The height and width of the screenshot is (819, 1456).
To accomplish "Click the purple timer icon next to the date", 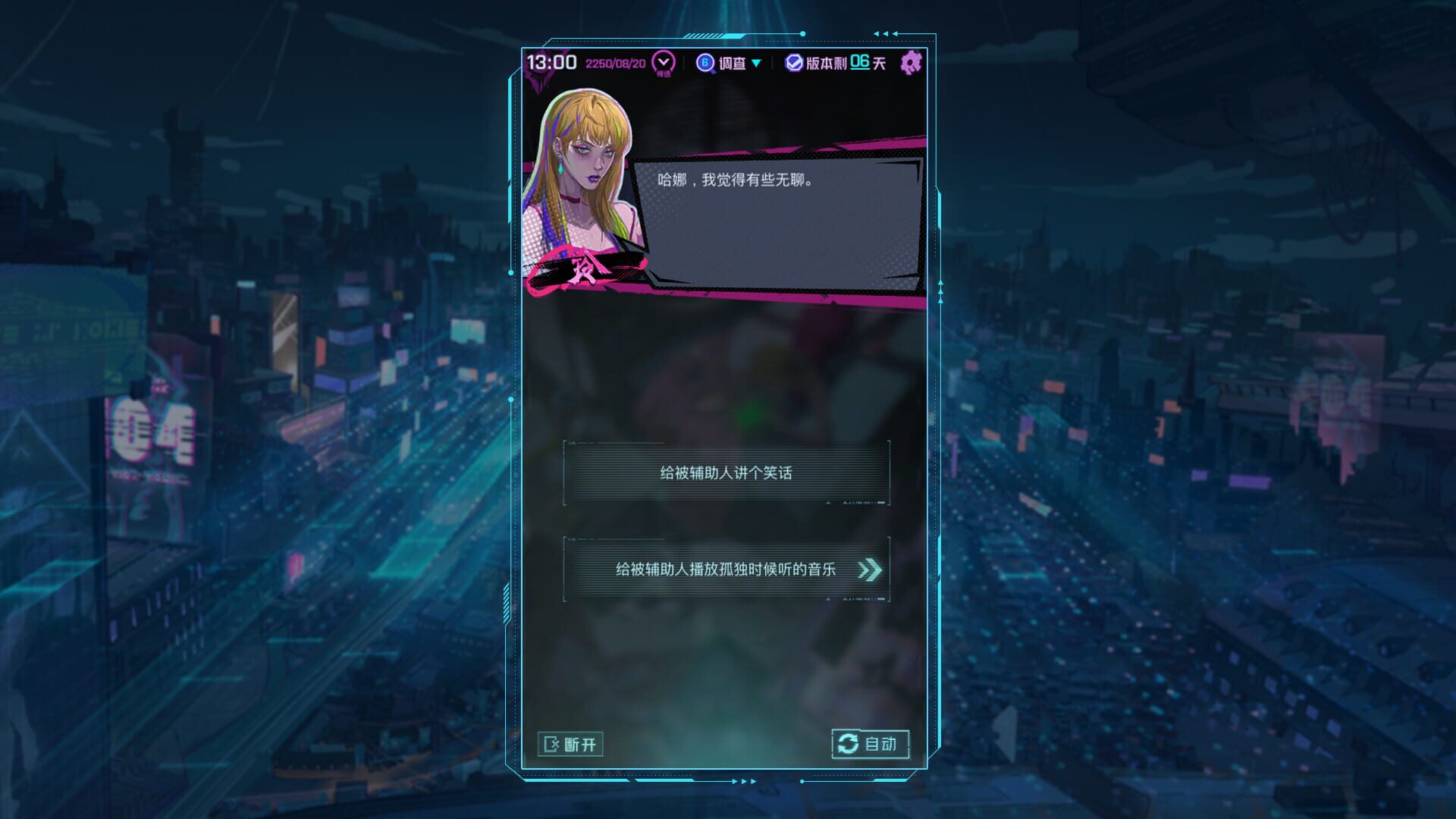I will (663, 64).
